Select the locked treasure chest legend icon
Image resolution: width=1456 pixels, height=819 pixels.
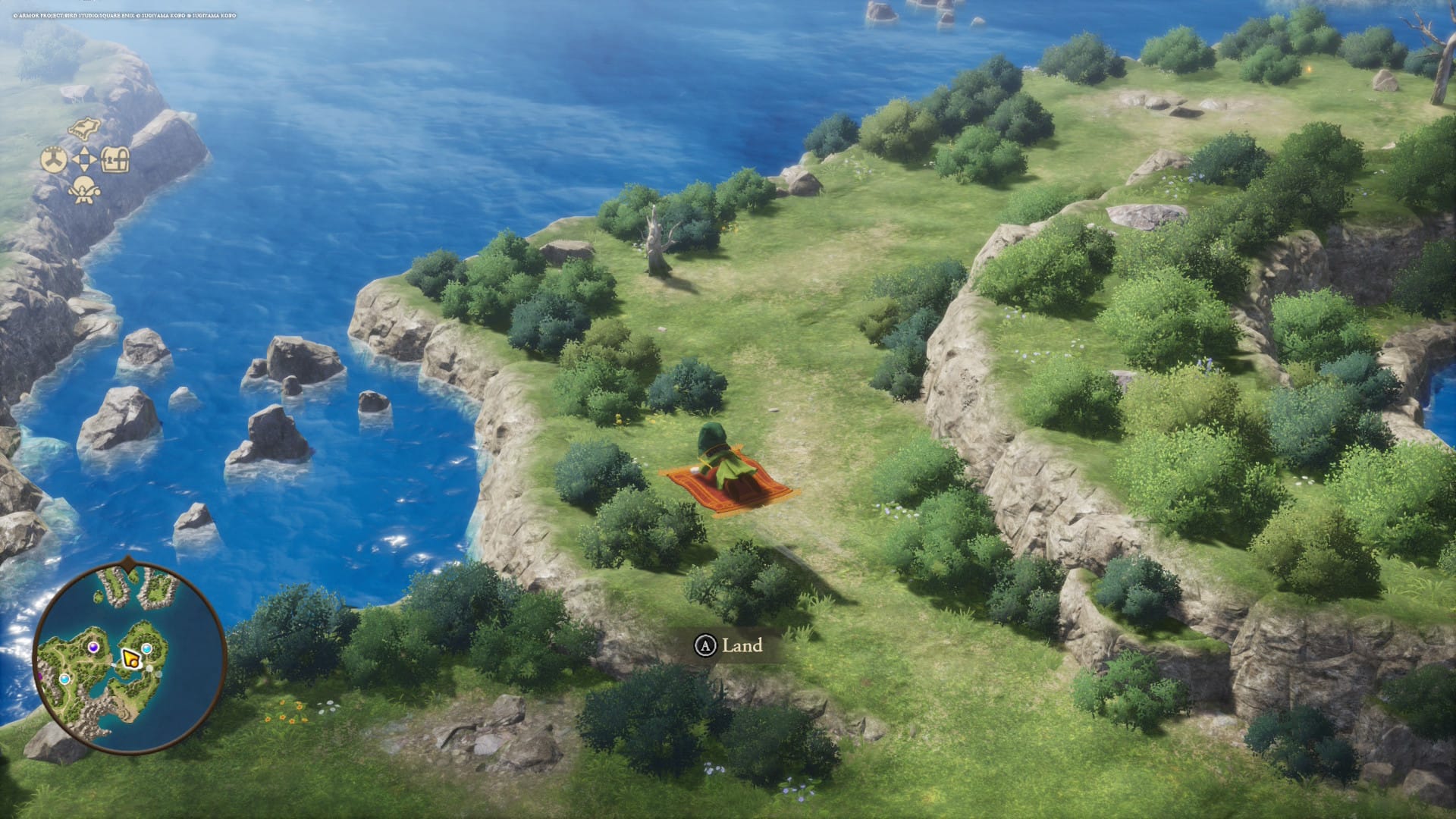pyautogui.click(x=115, y=158)
